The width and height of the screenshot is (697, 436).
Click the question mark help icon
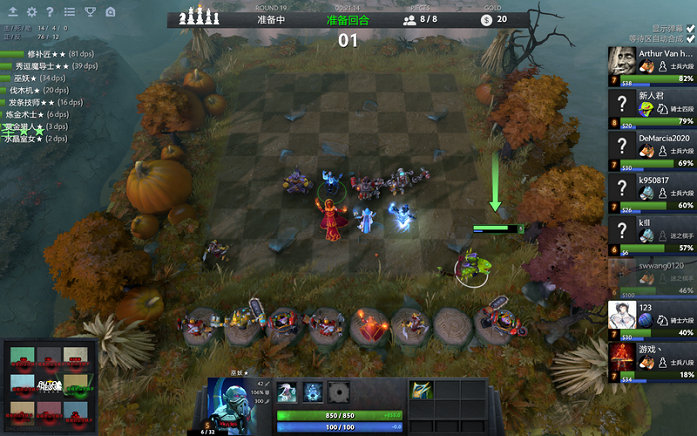pos(50,12)
